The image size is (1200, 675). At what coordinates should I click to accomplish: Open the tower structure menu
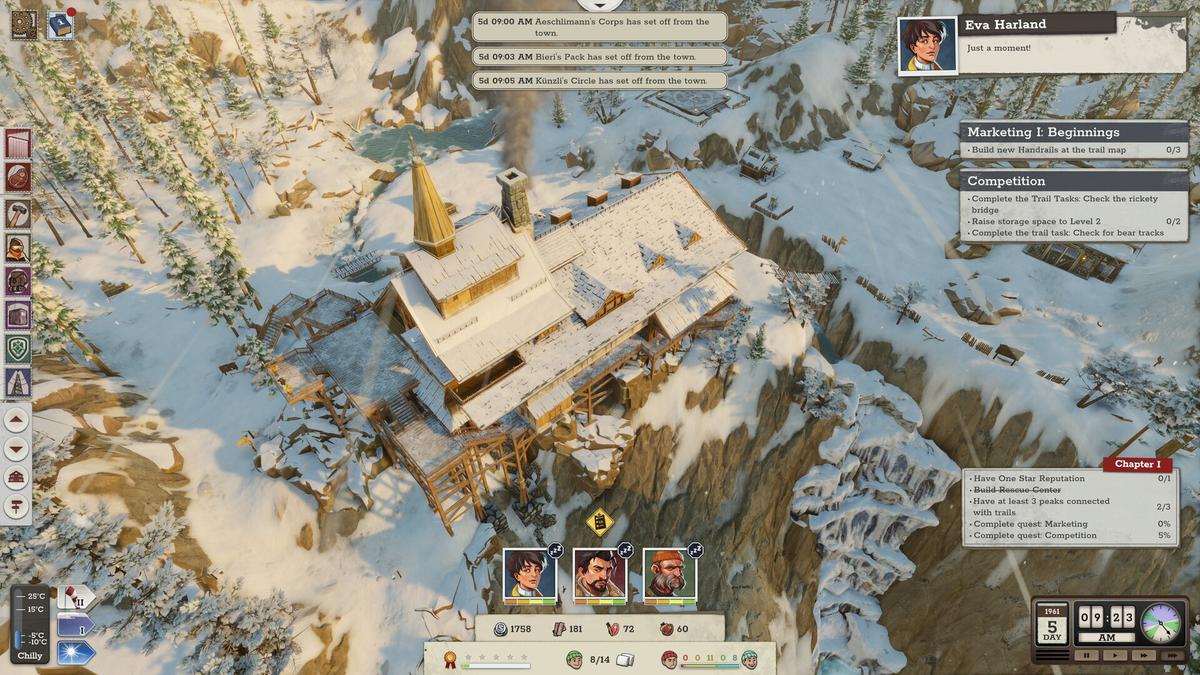(x=18, y=382)
